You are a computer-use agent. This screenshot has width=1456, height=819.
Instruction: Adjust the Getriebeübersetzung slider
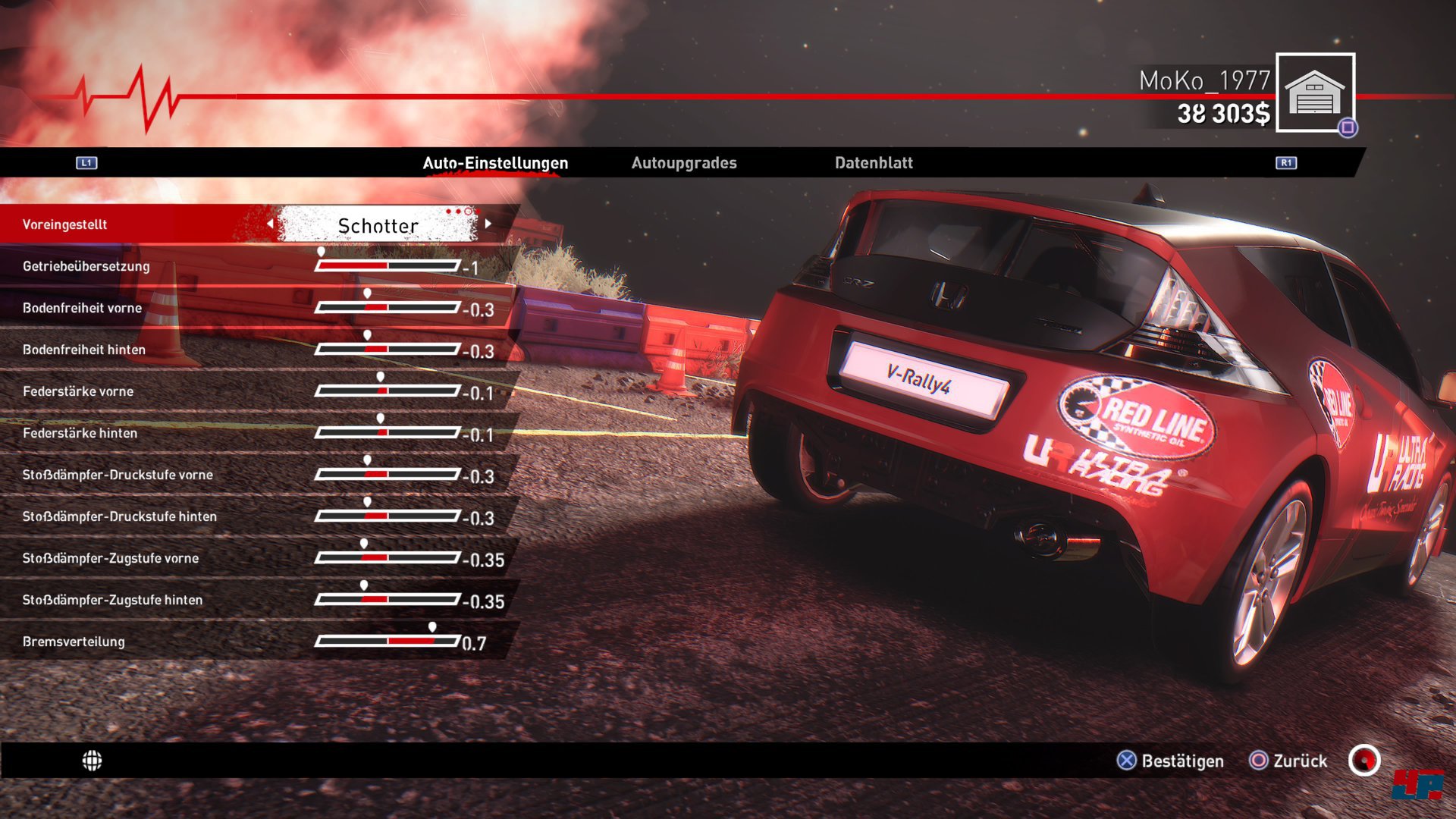(x=388, y=266)
